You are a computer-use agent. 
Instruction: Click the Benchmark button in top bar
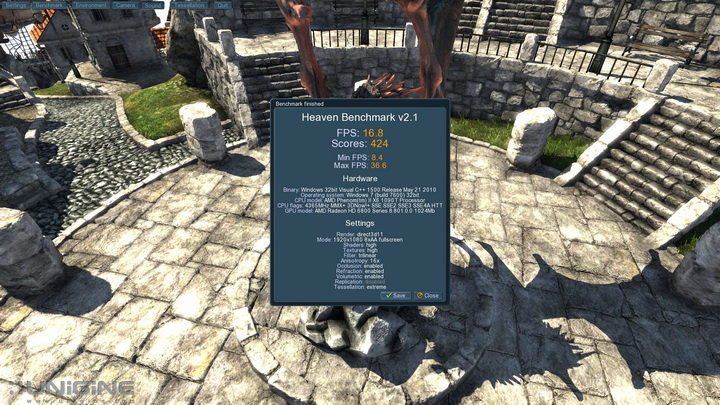[50, 5]
